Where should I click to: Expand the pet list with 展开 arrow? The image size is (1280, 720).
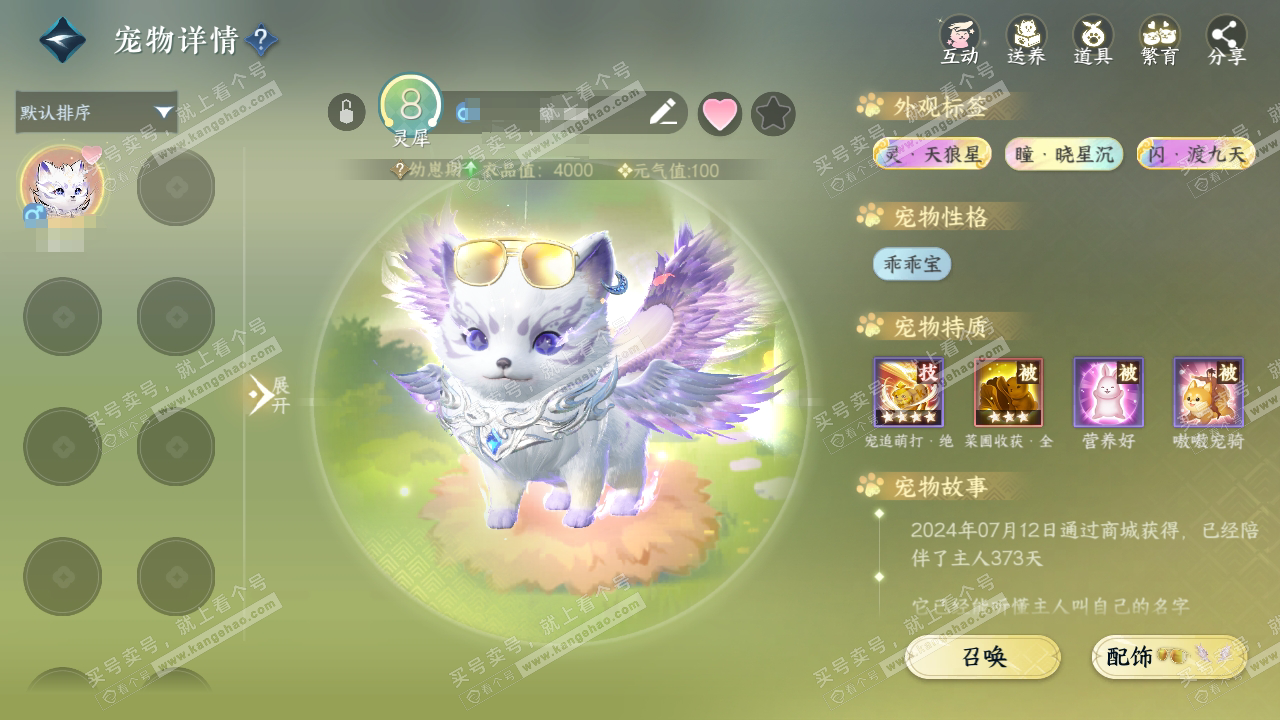pos(268,395)
